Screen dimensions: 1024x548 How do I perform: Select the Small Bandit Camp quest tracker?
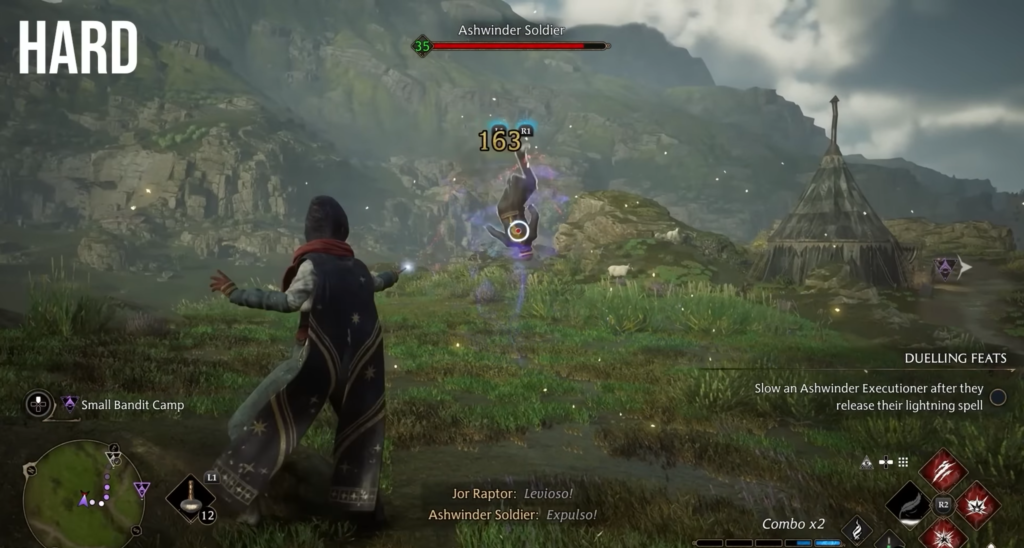coord(124,405)
